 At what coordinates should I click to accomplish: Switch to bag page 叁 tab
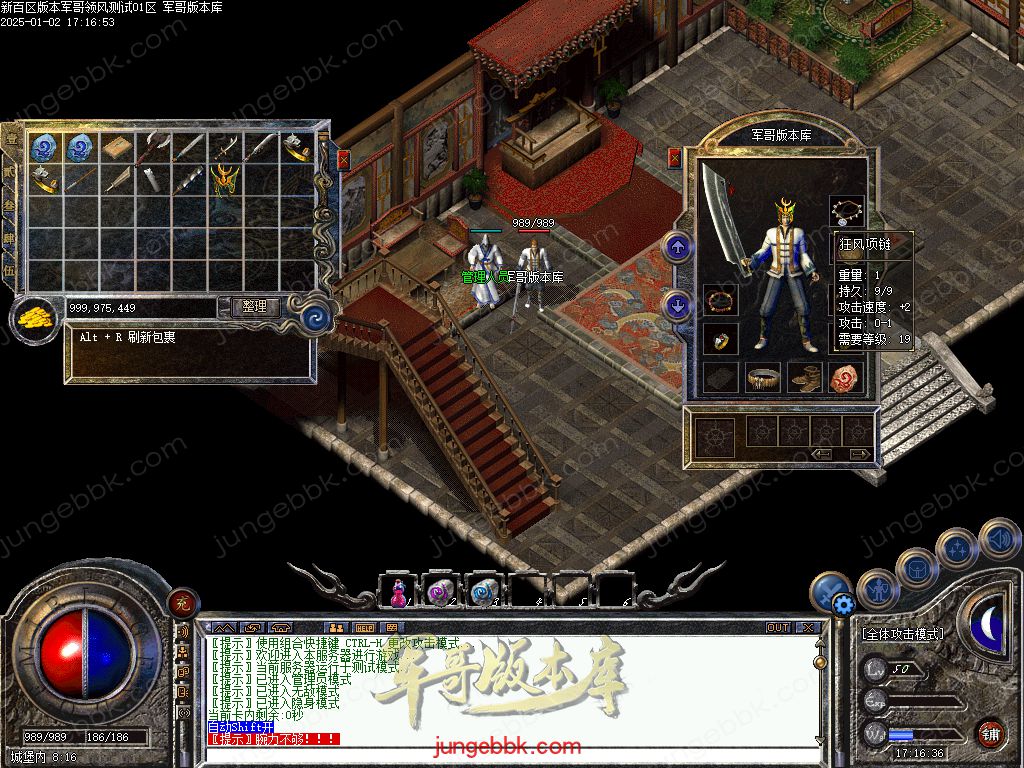tap(9, 205)
